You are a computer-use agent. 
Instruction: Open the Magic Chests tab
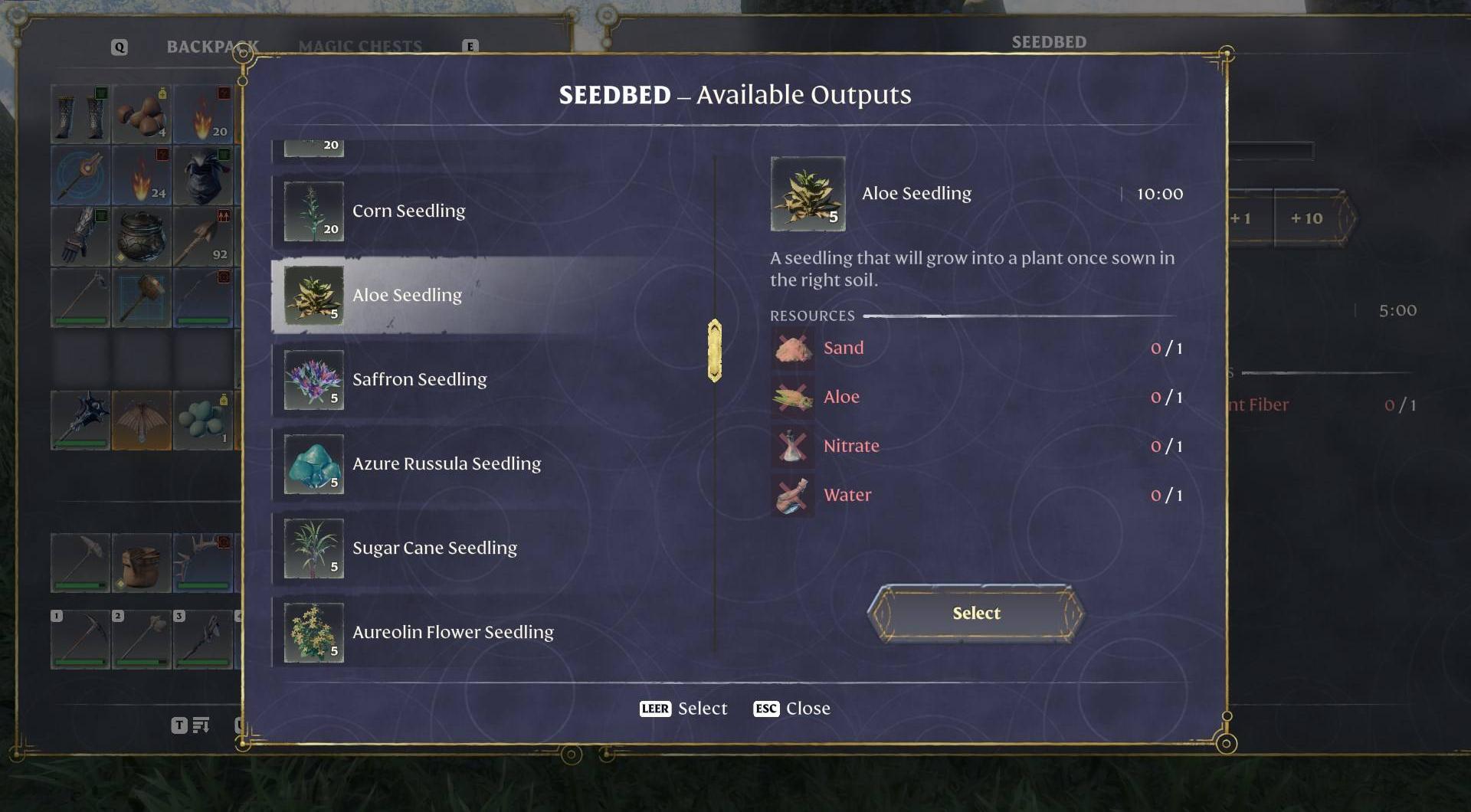click(x=362, y=45)
